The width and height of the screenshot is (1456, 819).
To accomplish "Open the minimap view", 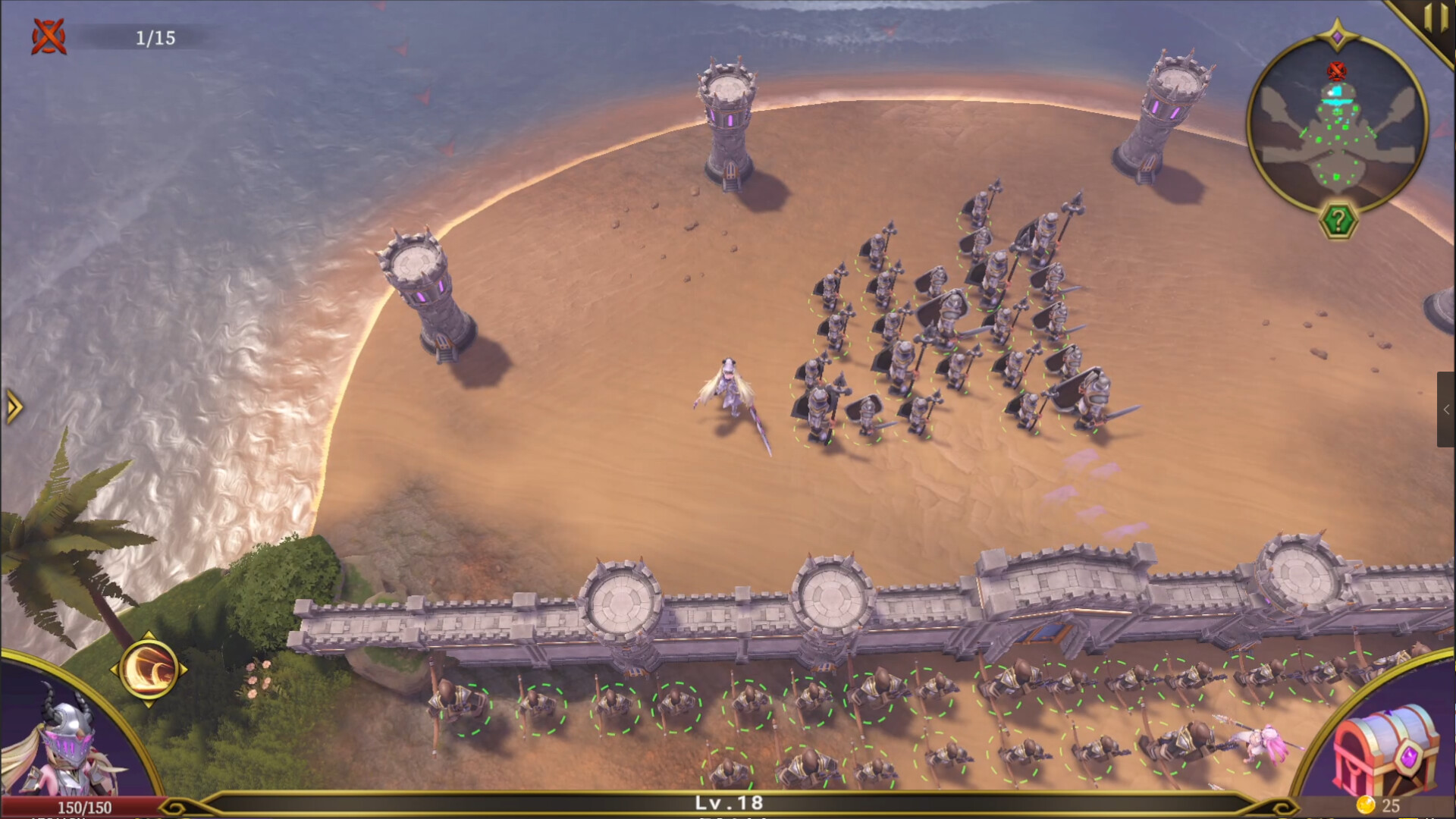I will [x=1338, y=127].
